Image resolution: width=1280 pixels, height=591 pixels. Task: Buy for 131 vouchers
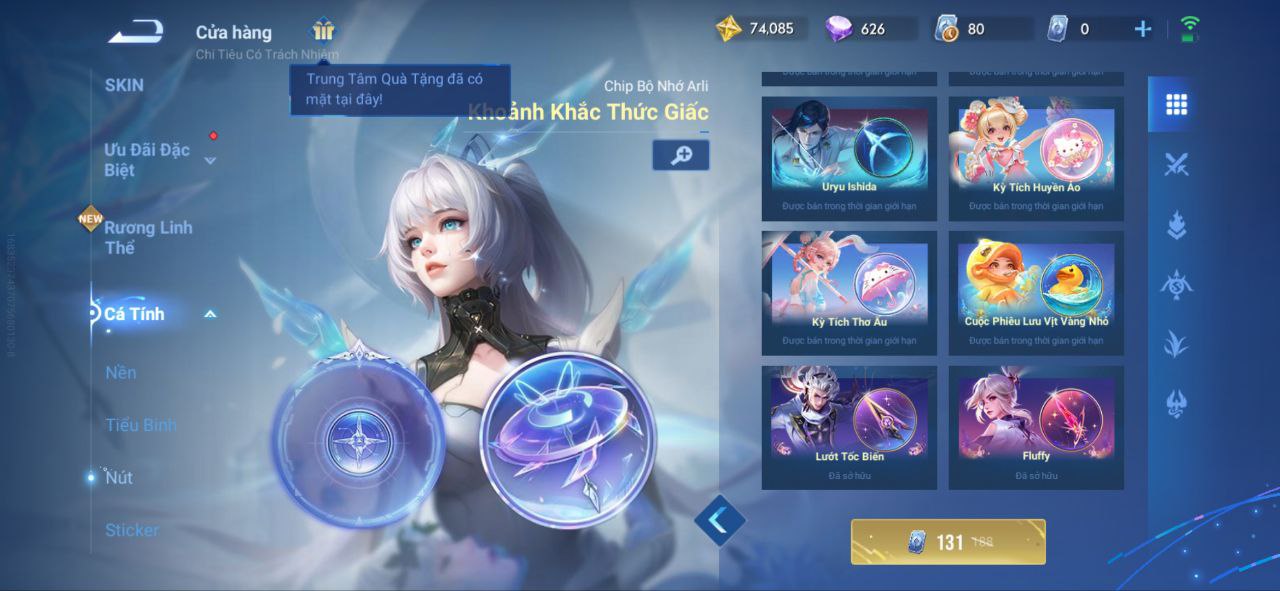[948, 542]
